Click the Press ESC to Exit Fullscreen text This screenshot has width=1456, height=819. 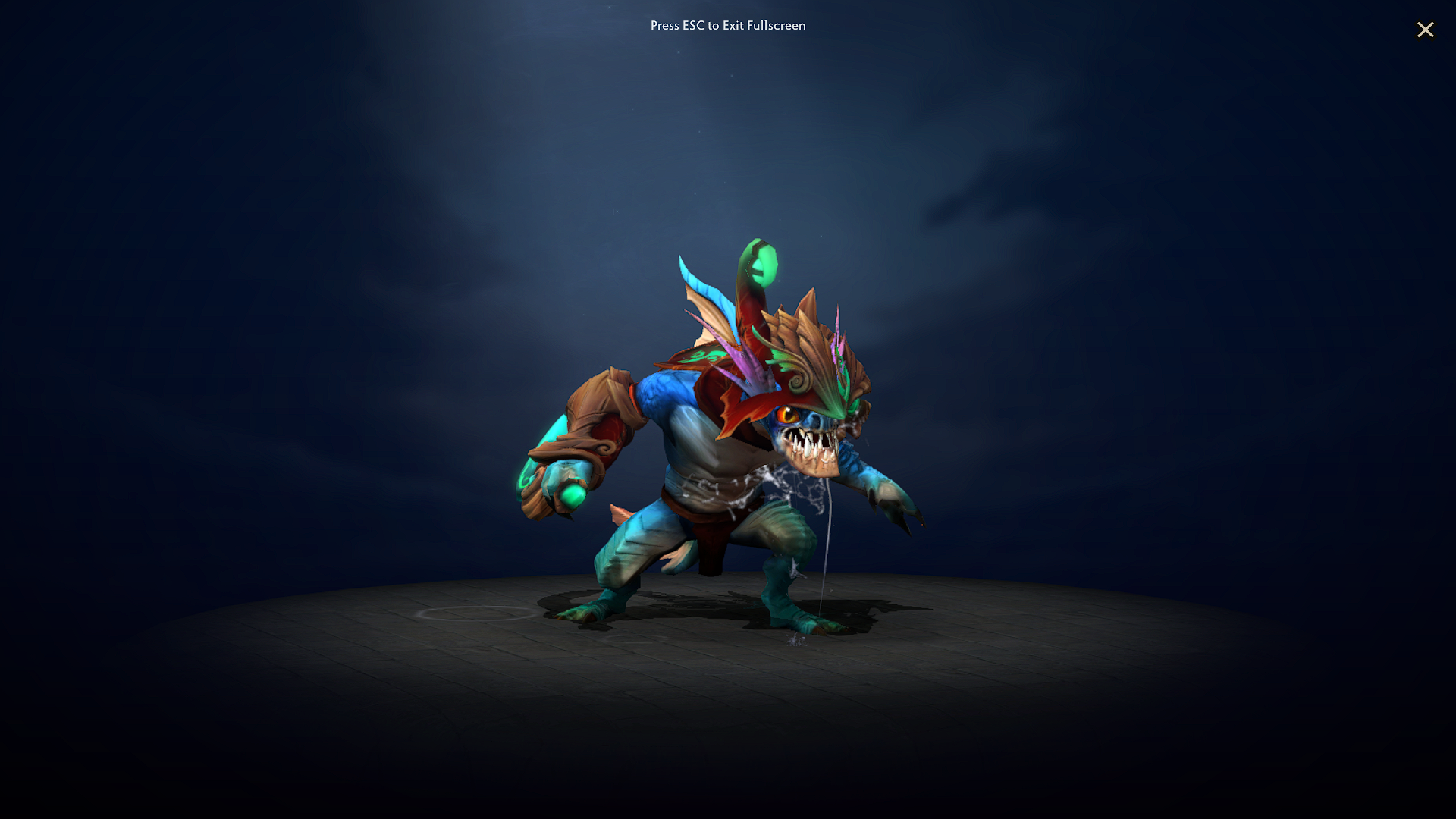[x=727, y=25]
